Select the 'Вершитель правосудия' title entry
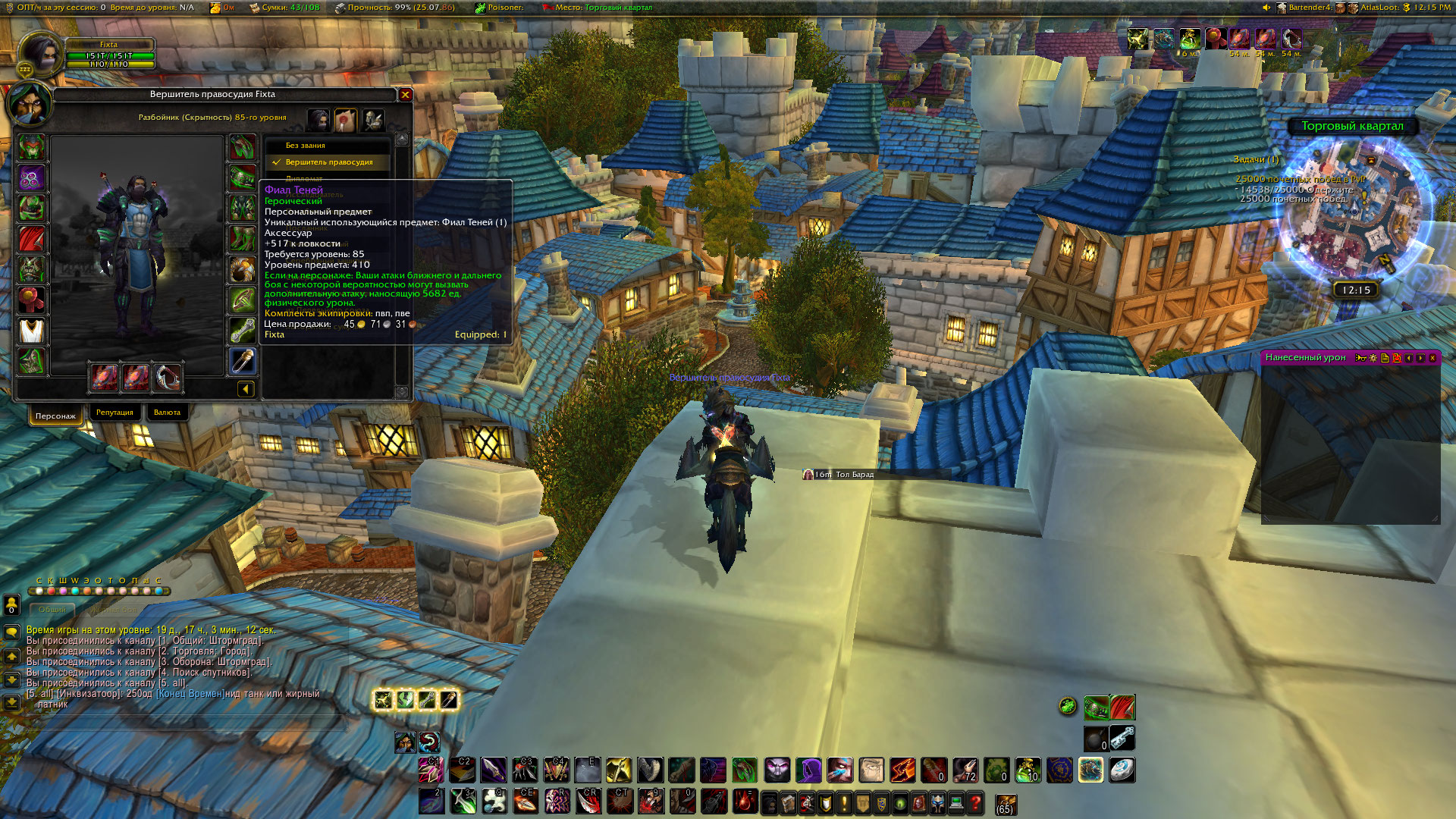Viewport: 1456px width, 819px height. point(329,162)
